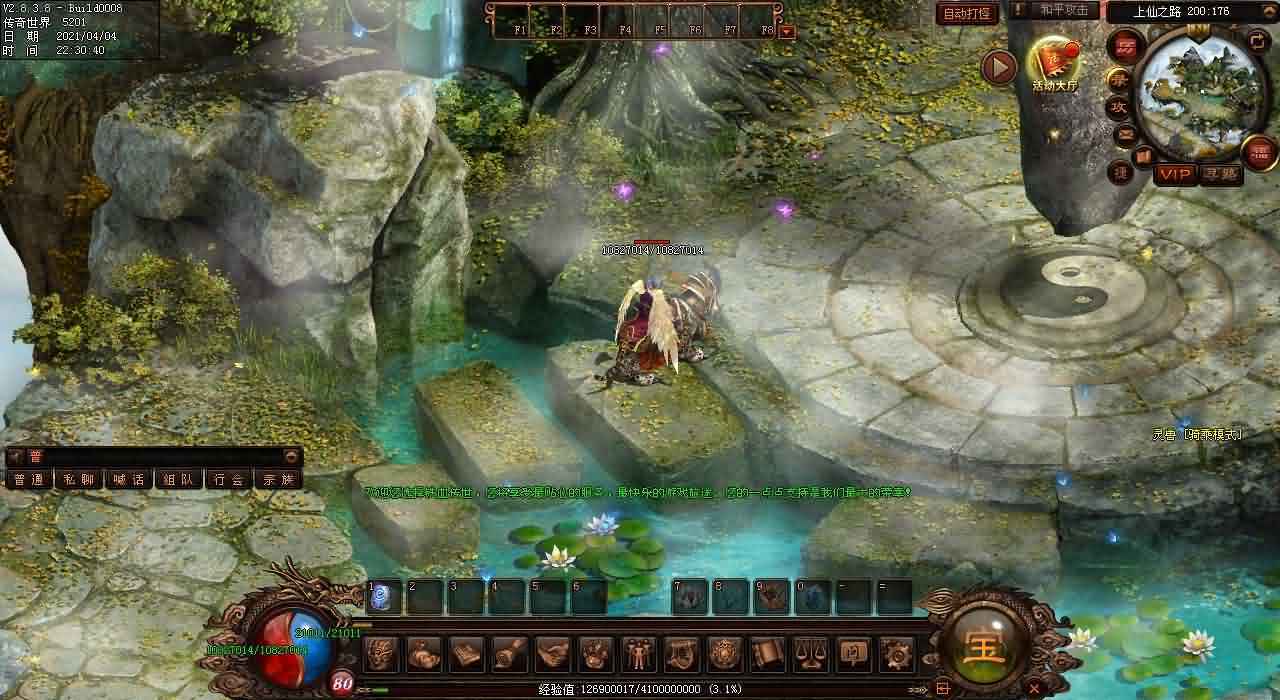This screenshot has height=700, width=1280.
Task: Use the blue scroll in hotbar slot 1
Action: point(384,597)
